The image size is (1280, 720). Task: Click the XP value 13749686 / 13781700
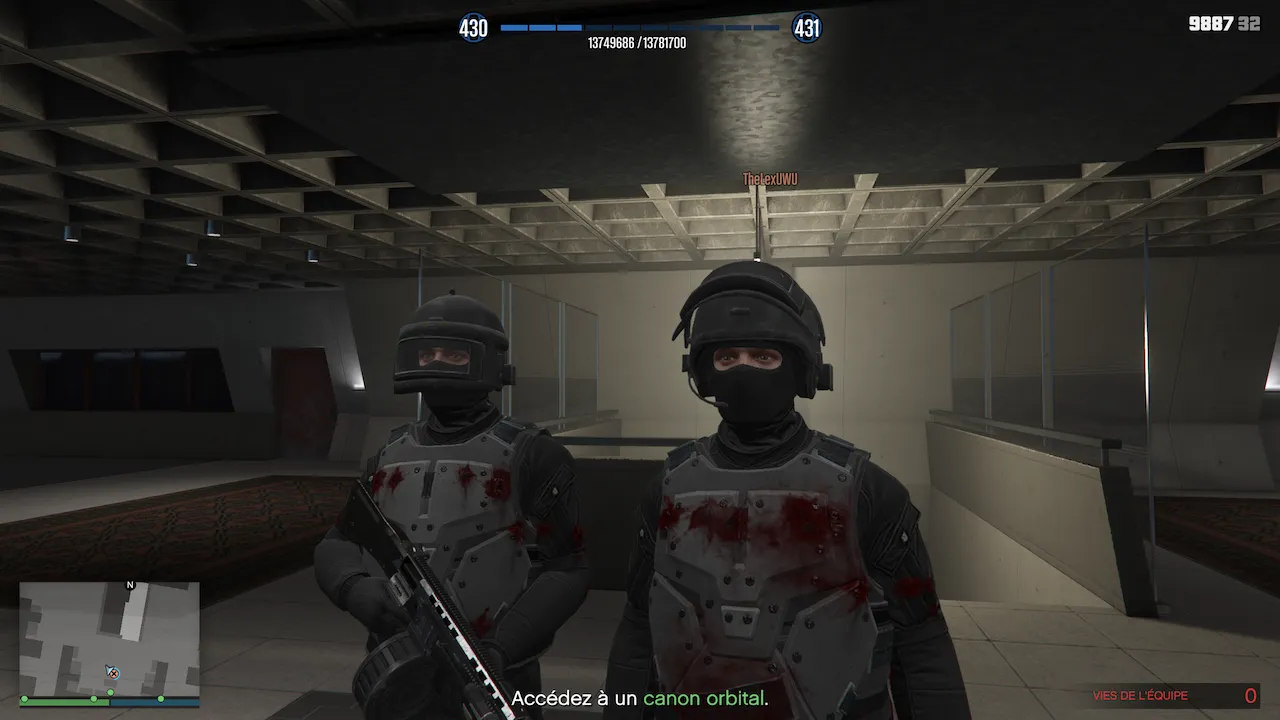point(640,42)
